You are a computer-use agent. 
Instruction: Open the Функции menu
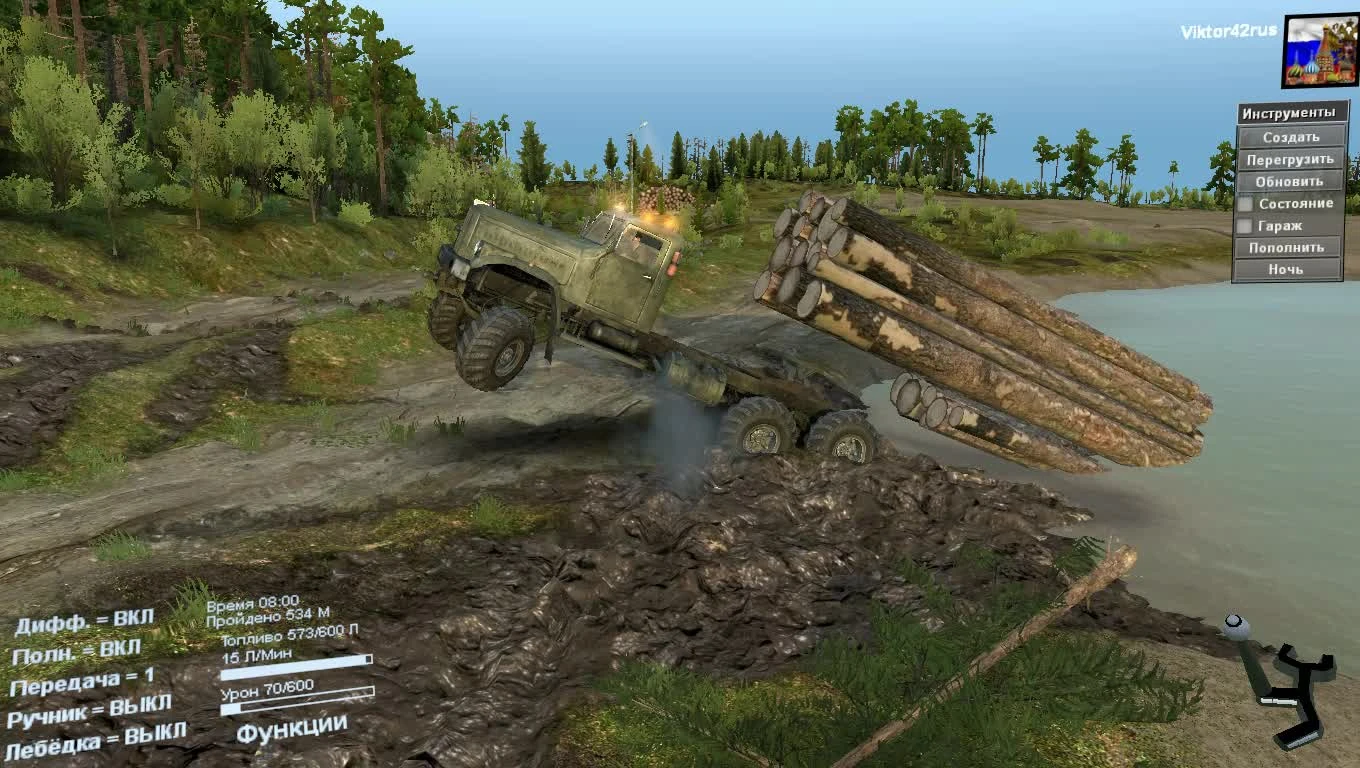pos(291,730)
